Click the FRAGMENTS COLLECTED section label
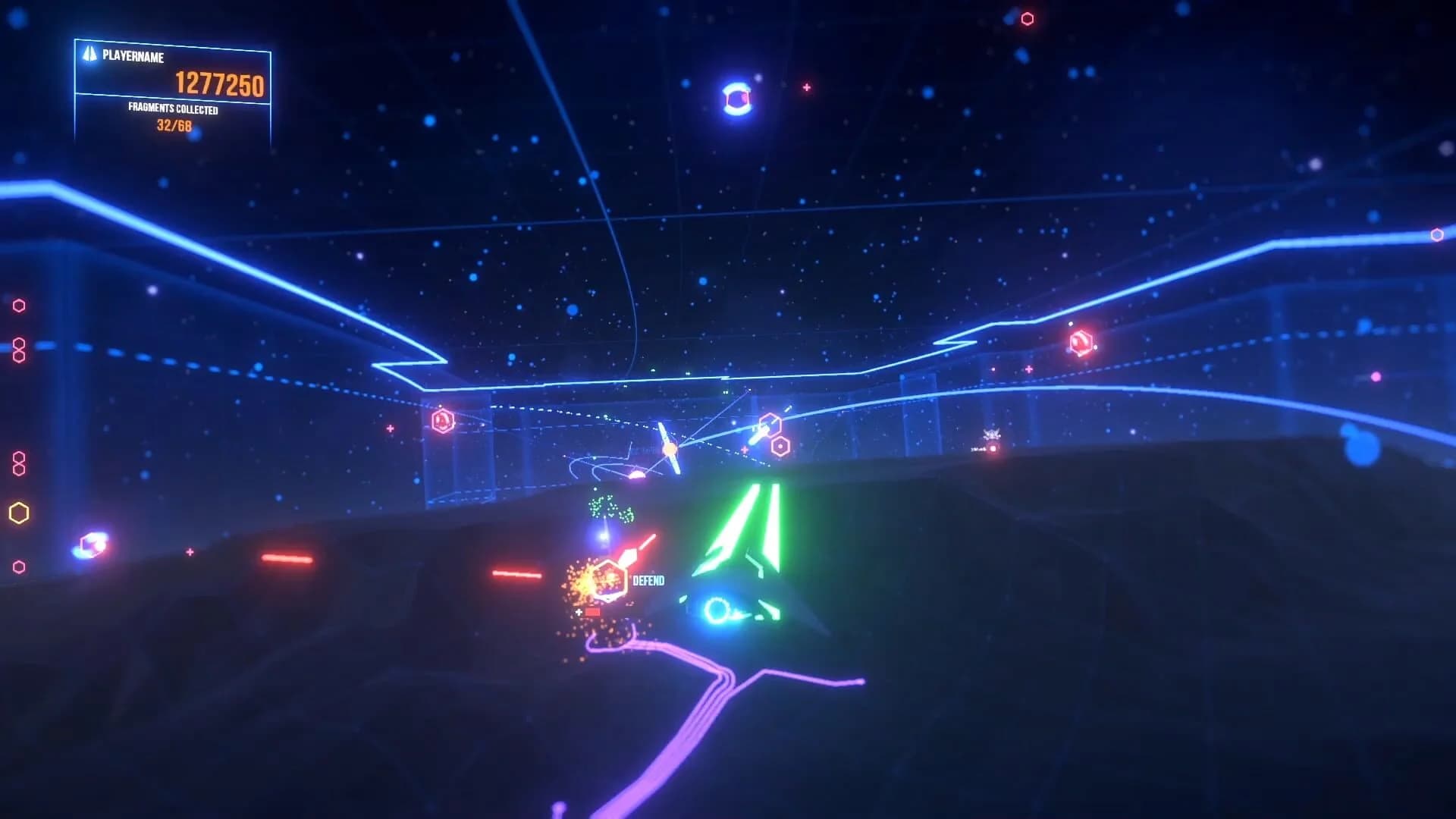The image size is (1456, 819). point(172,109)
